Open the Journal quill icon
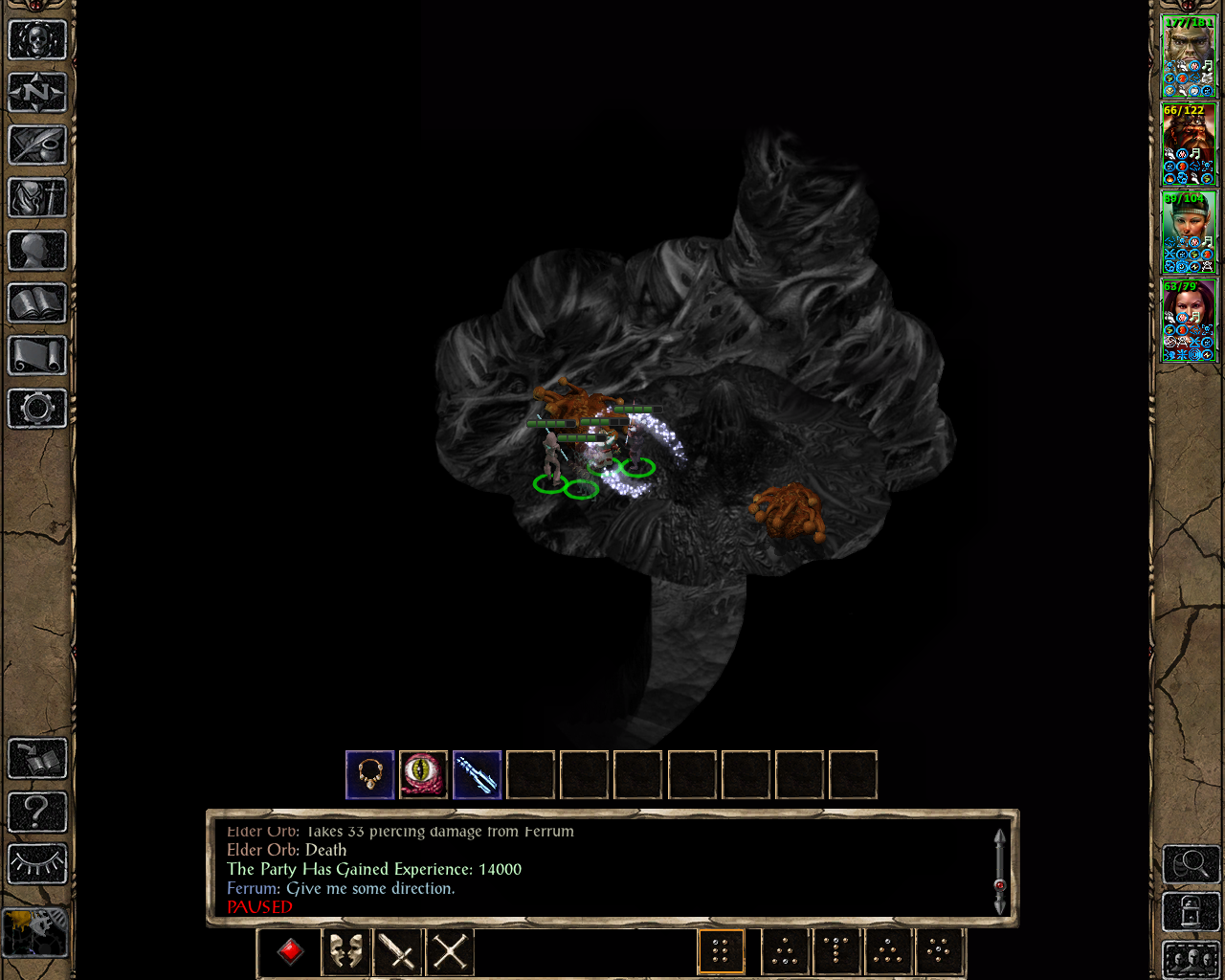Screen dimensions: 1225x980 tap(36, 145)
